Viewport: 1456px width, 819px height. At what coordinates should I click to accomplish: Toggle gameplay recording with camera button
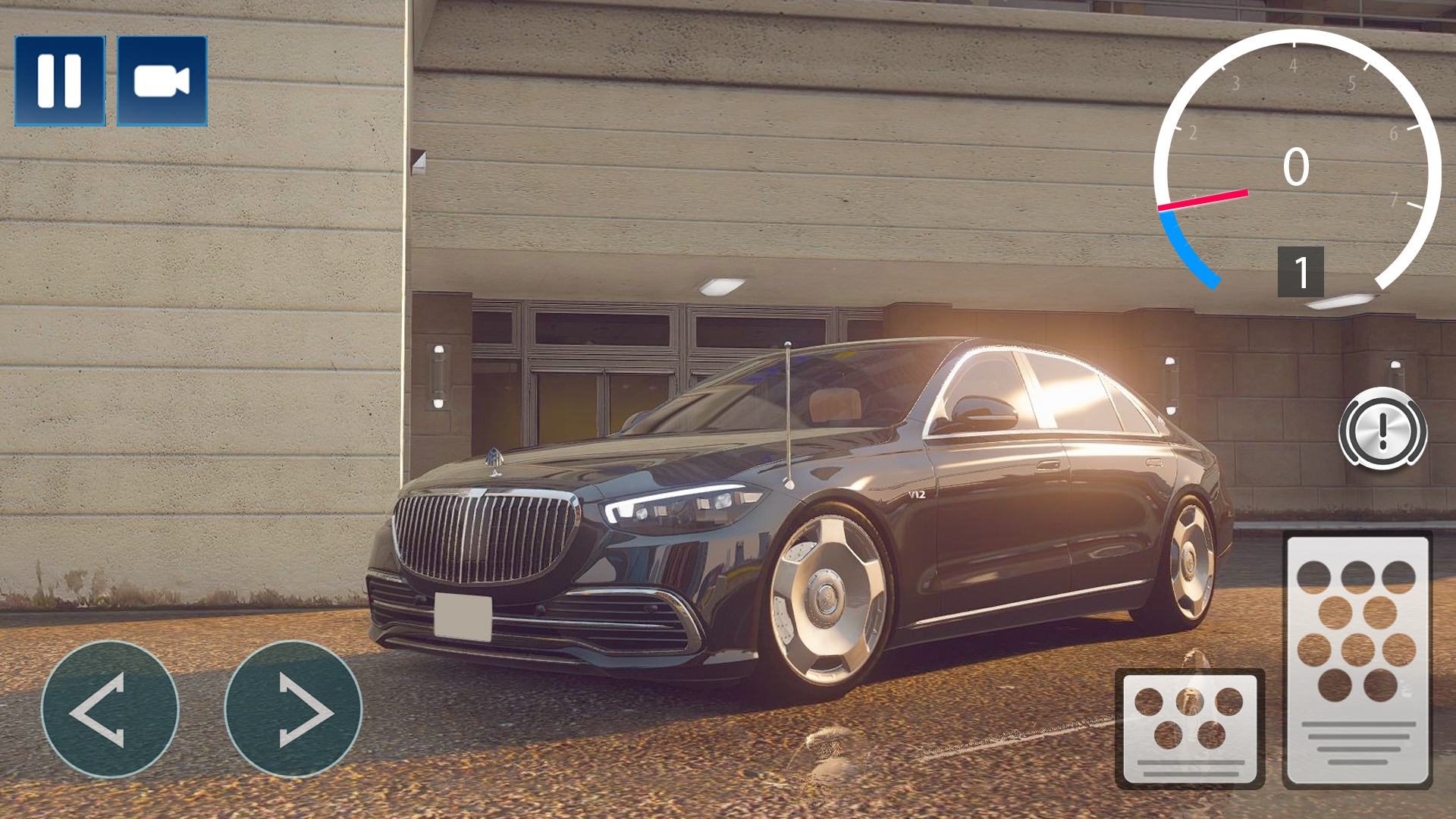pos(162,80)
